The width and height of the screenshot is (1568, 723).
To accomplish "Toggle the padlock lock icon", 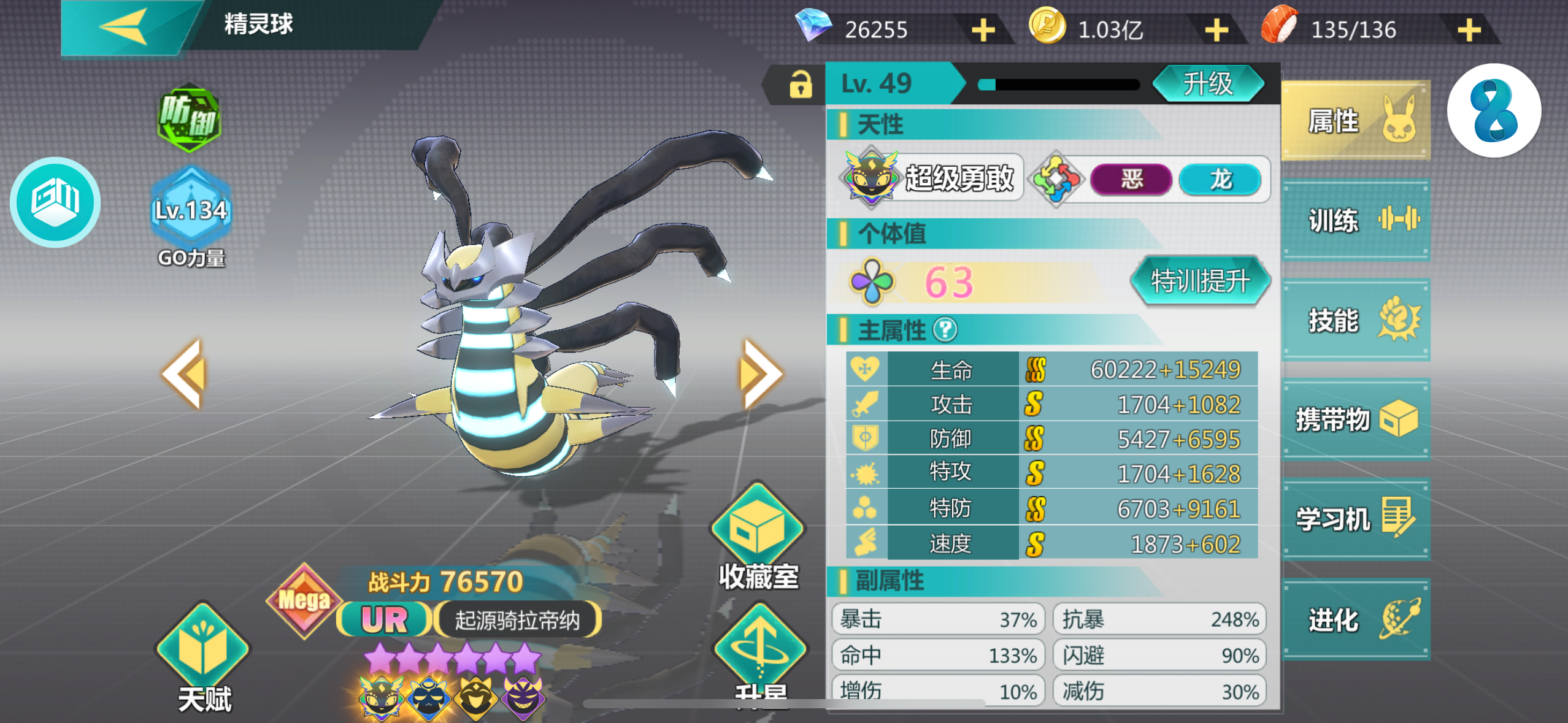I will click(x=800, y=85).
